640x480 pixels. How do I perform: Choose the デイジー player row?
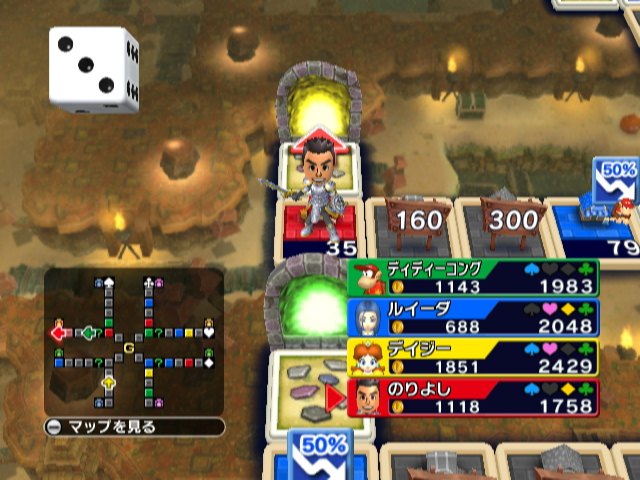[x=473, y=358]
